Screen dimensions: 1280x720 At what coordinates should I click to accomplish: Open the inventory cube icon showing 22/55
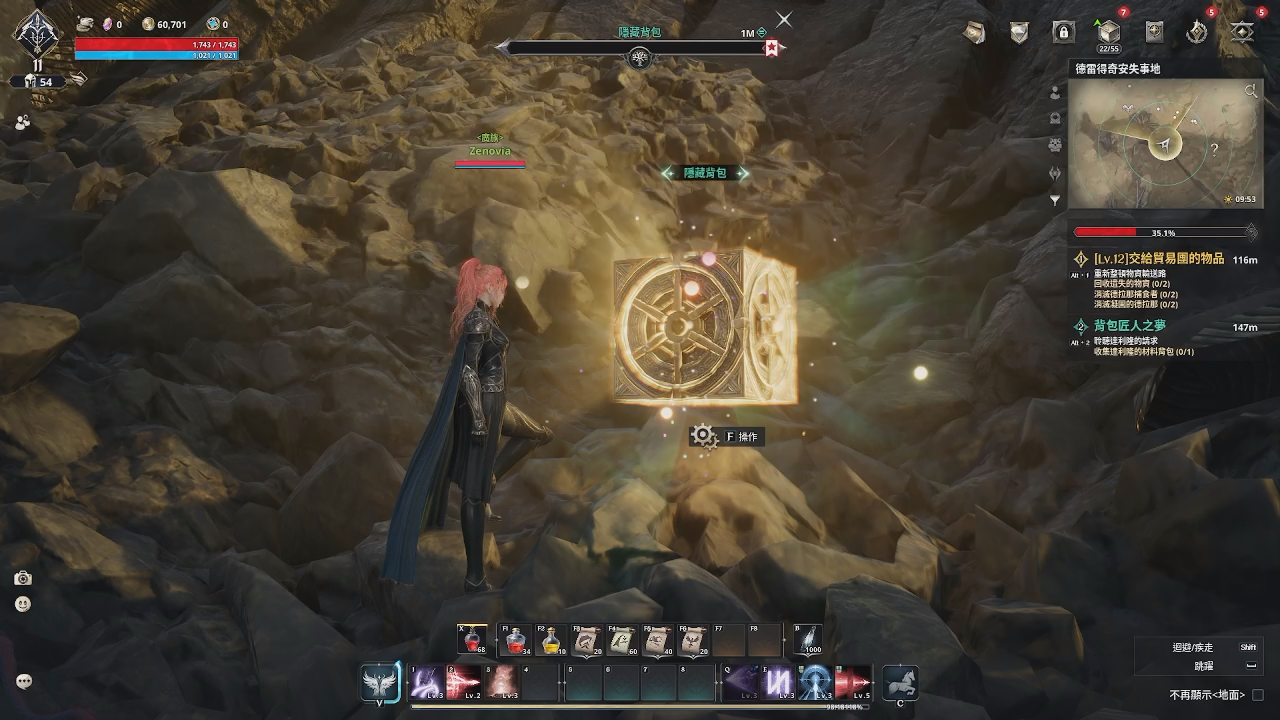(1108, 32)
